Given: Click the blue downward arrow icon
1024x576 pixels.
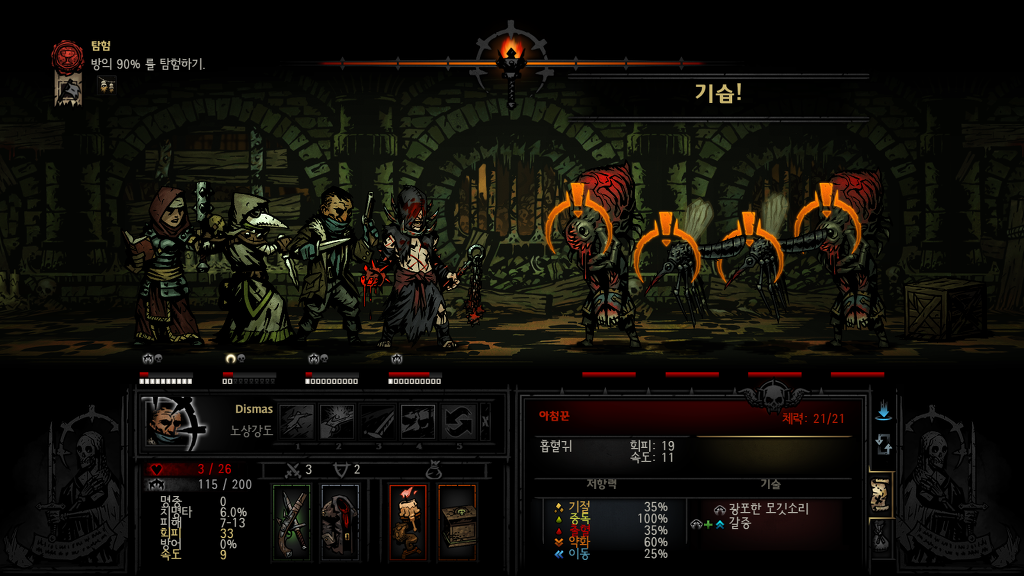Looking at the screenshot, I should click(883, 412).
